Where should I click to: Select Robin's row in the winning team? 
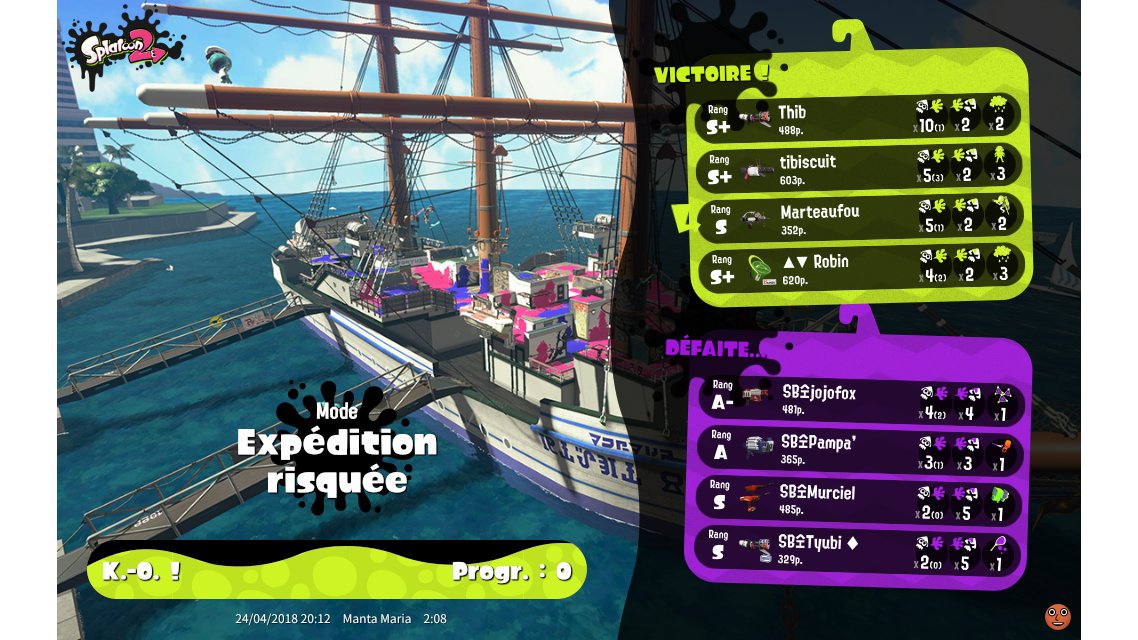[858, 267]
